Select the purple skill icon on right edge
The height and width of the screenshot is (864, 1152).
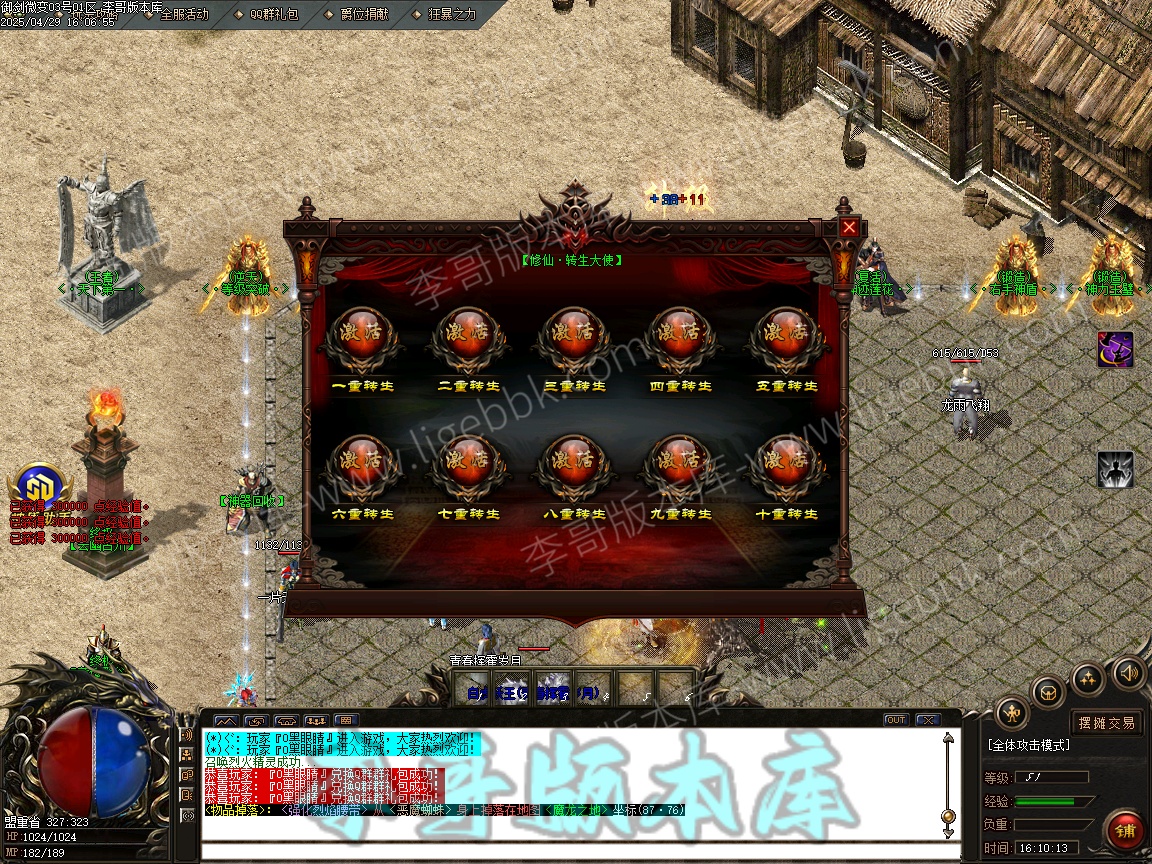coord(1115,349)
